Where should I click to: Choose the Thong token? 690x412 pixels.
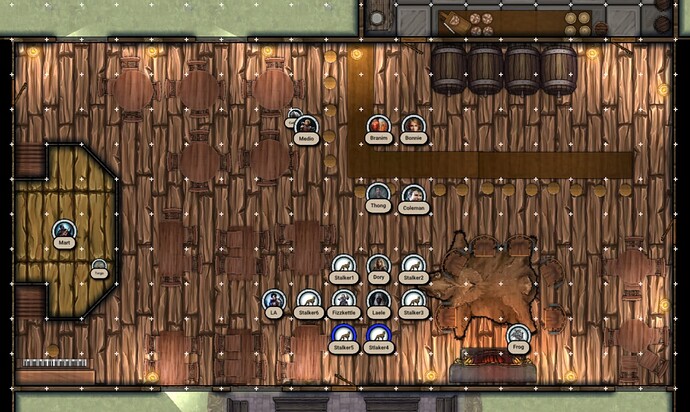click(x=378, y=194)
